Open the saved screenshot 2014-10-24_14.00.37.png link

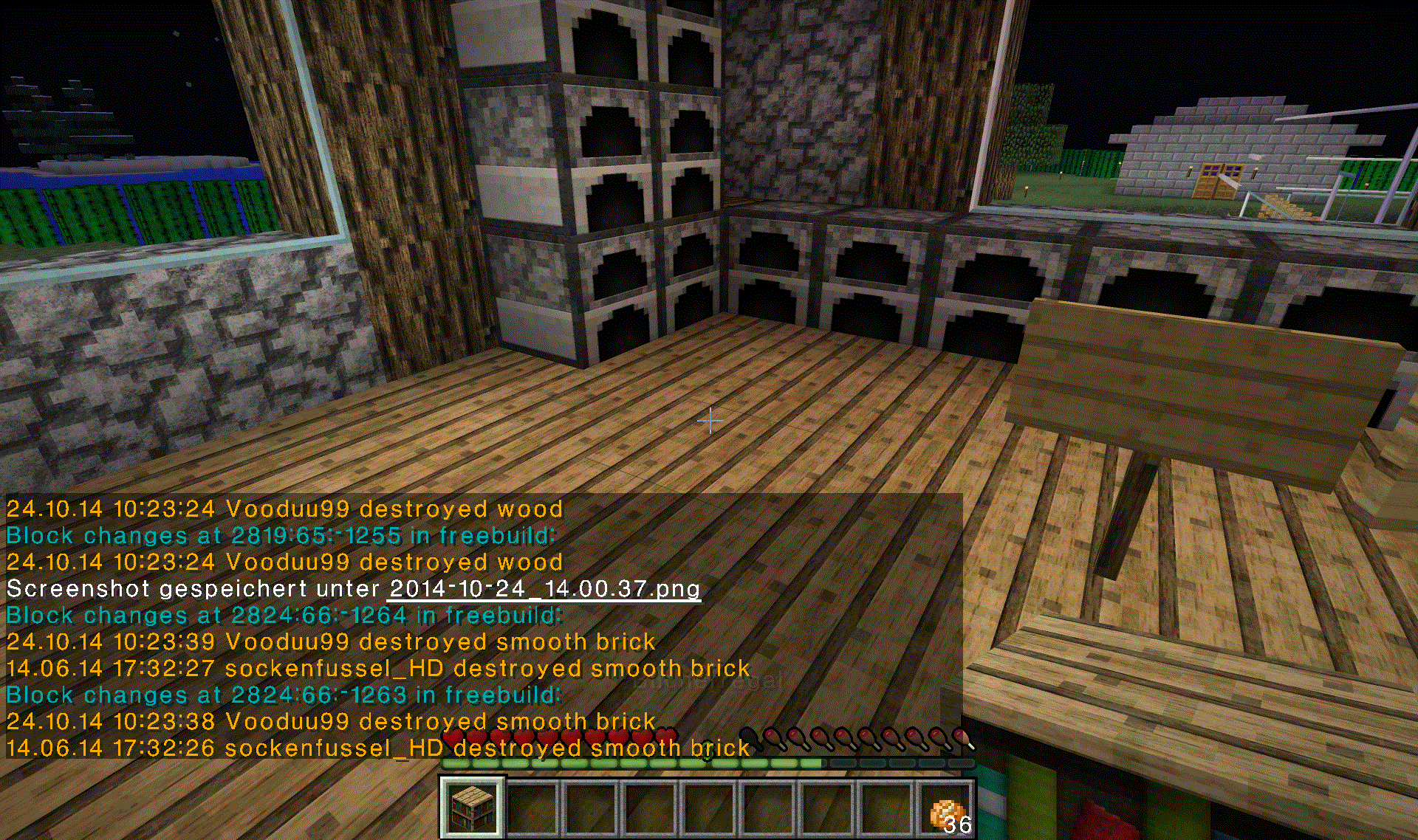pos(544,589)
